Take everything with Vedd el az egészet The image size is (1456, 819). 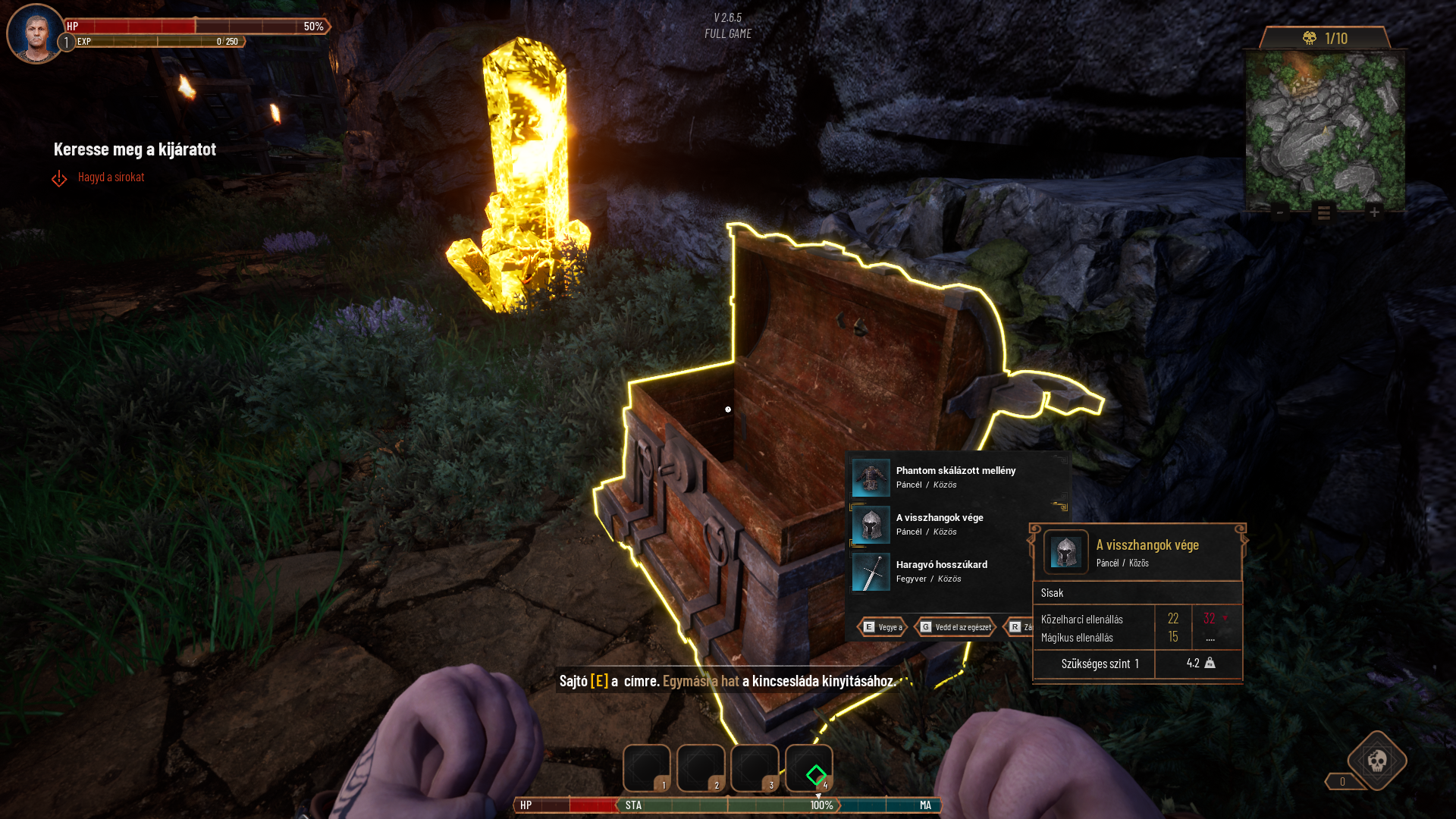(955, 627)
